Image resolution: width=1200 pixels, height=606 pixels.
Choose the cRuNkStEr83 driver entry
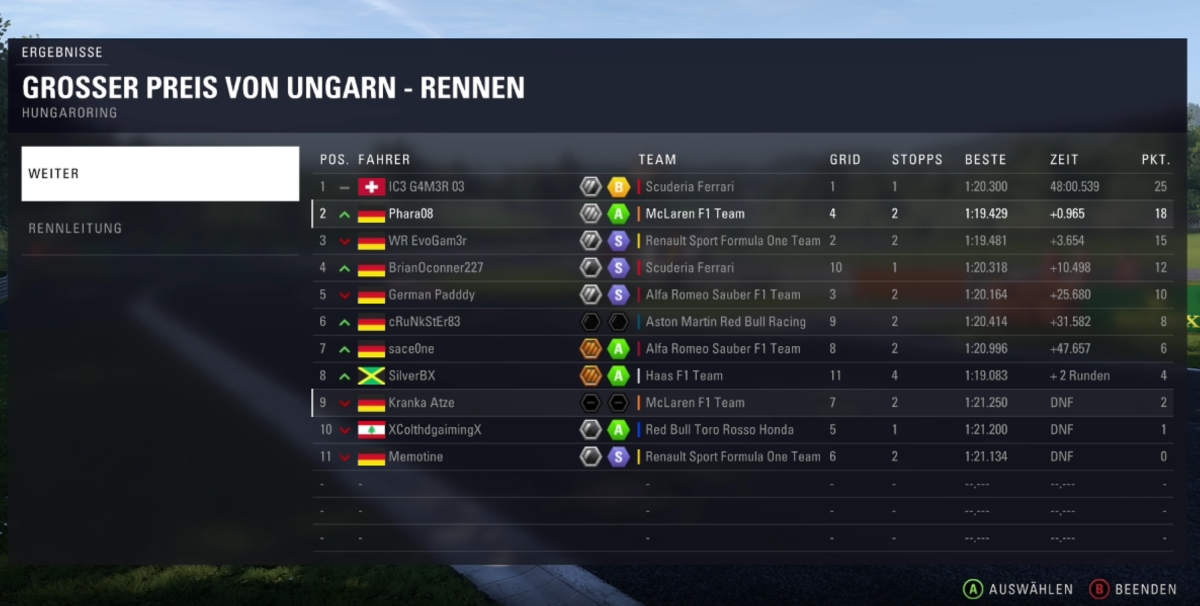click(x=424, y=322)
